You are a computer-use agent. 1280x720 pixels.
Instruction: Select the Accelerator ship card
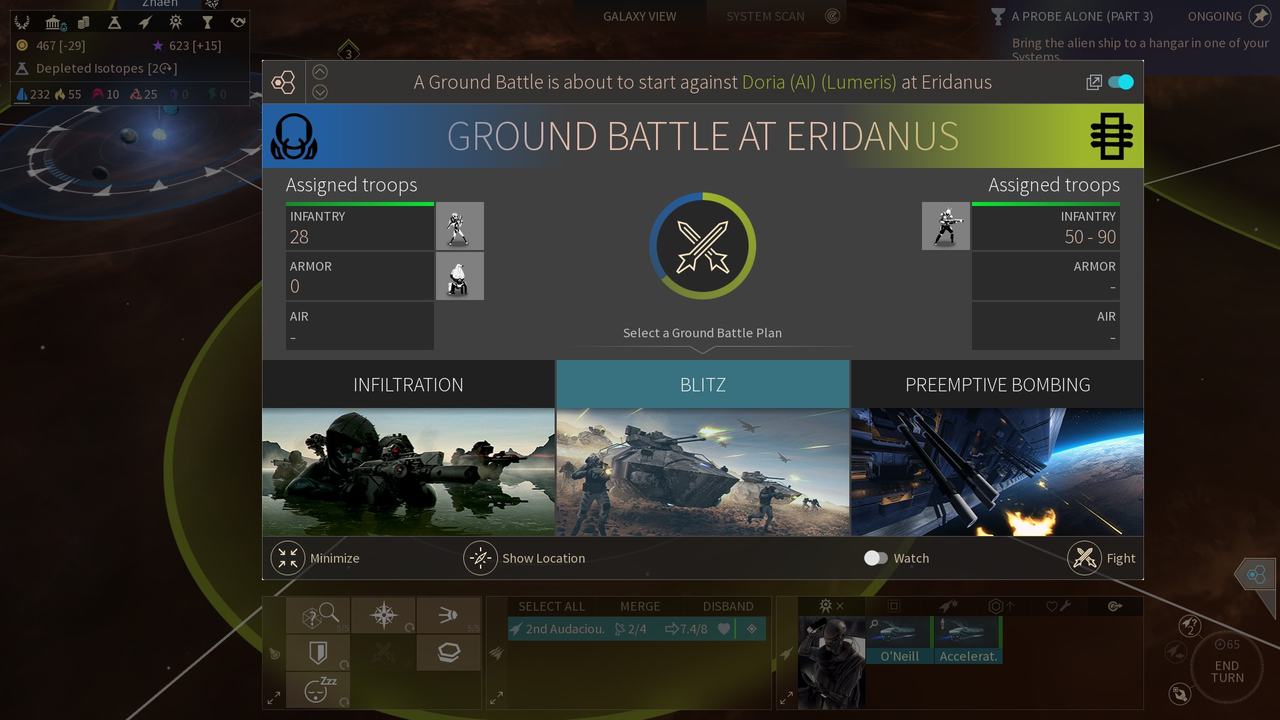(x=968, y=640)
